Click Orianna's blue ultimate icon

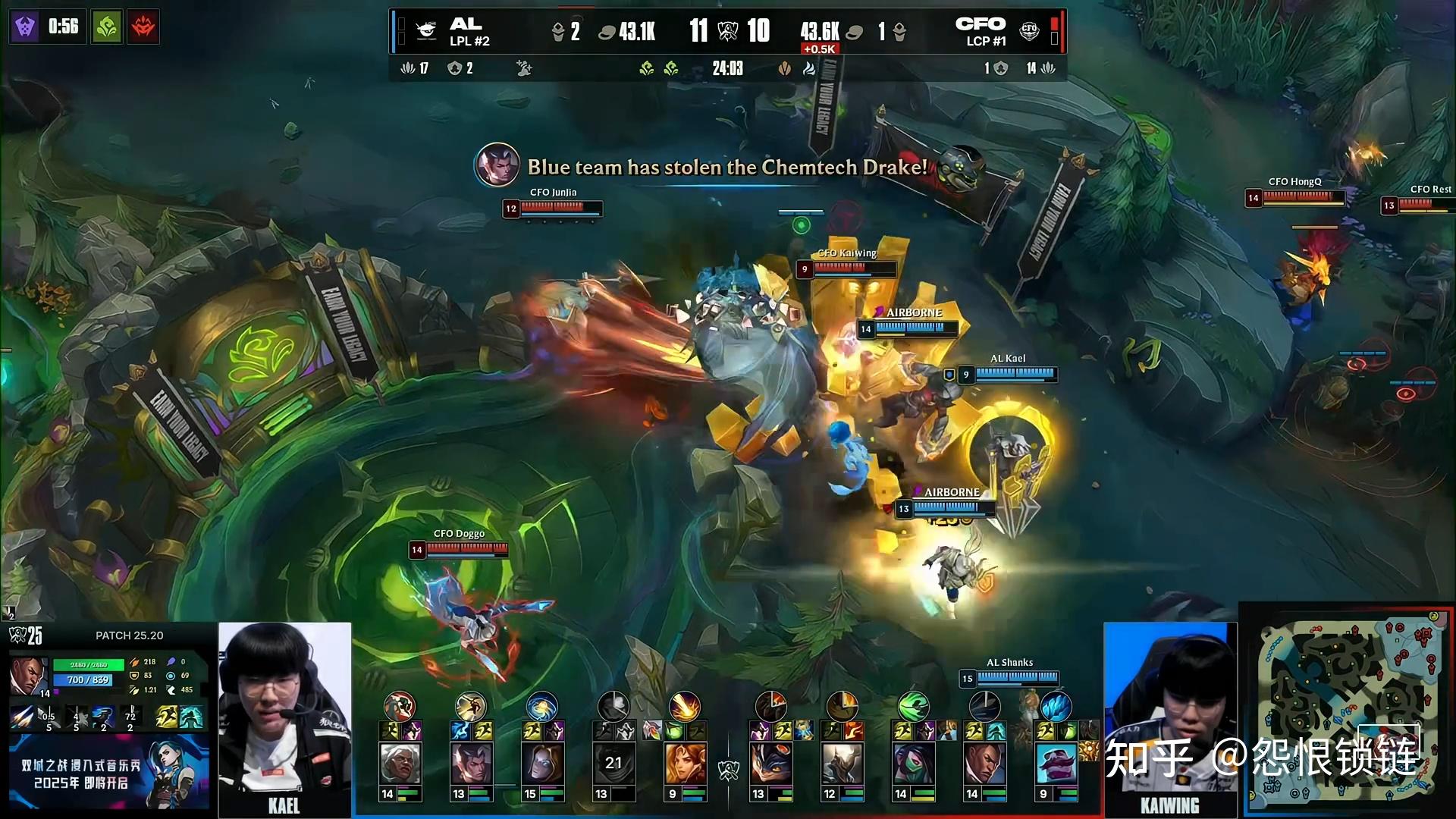tap(541, 707)
